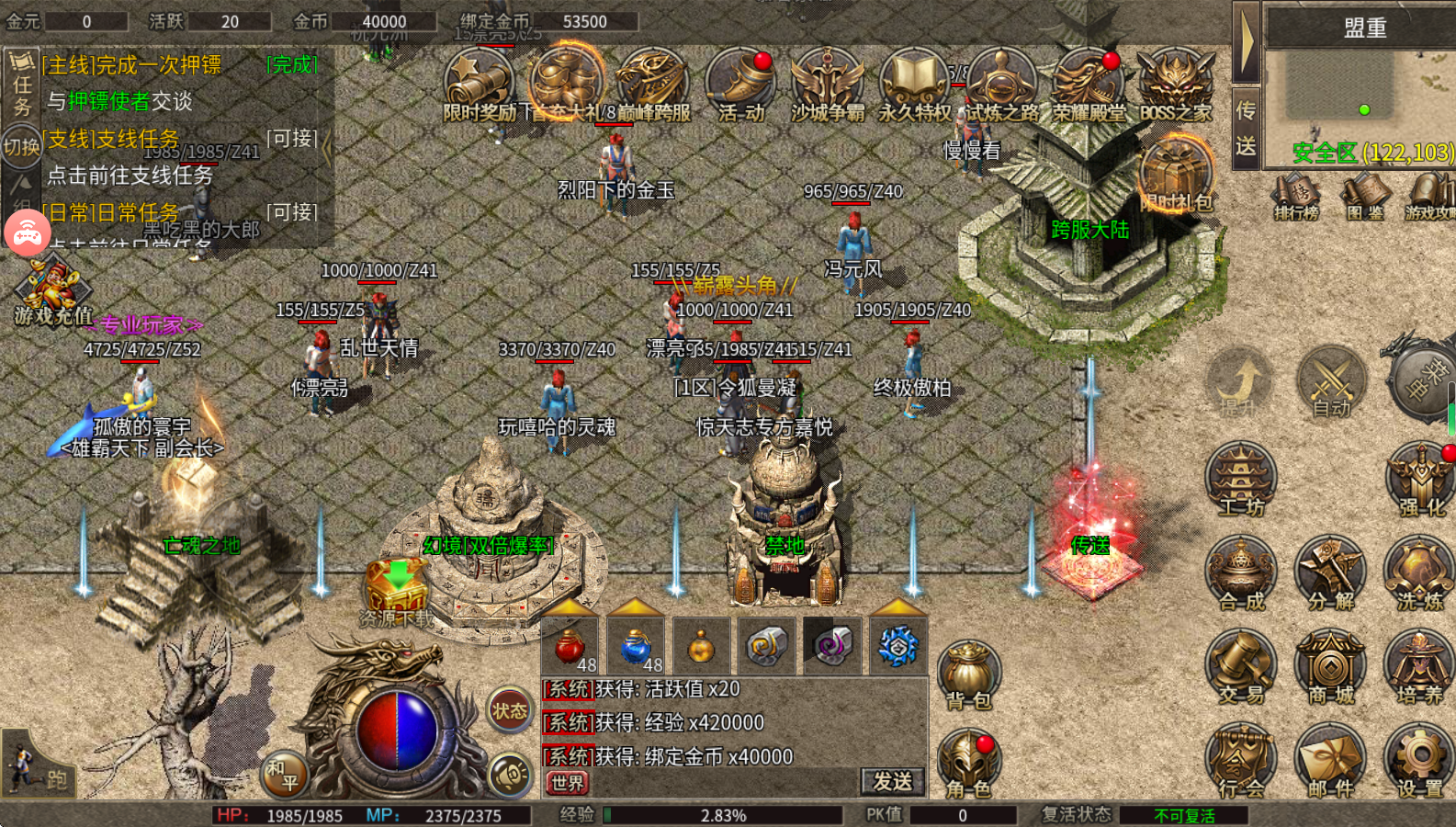Open the 商城 shop

(1330, 665)
